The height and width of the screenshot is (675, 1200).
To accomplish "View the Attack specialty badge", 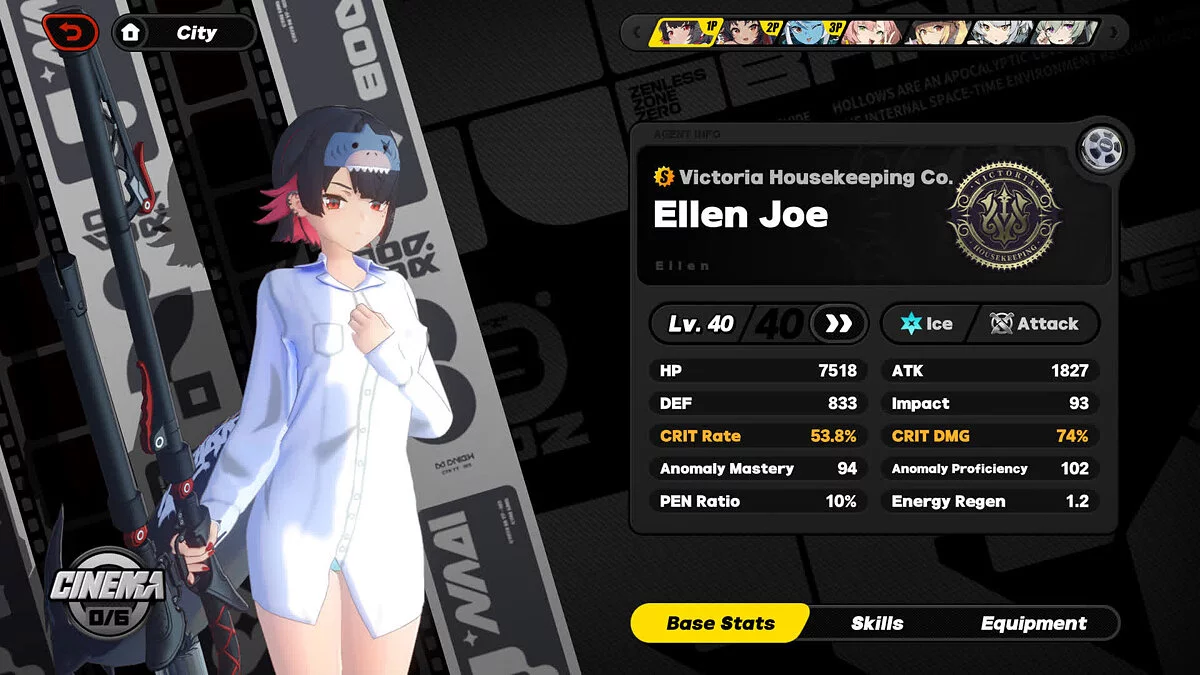I will [1034, 323].
